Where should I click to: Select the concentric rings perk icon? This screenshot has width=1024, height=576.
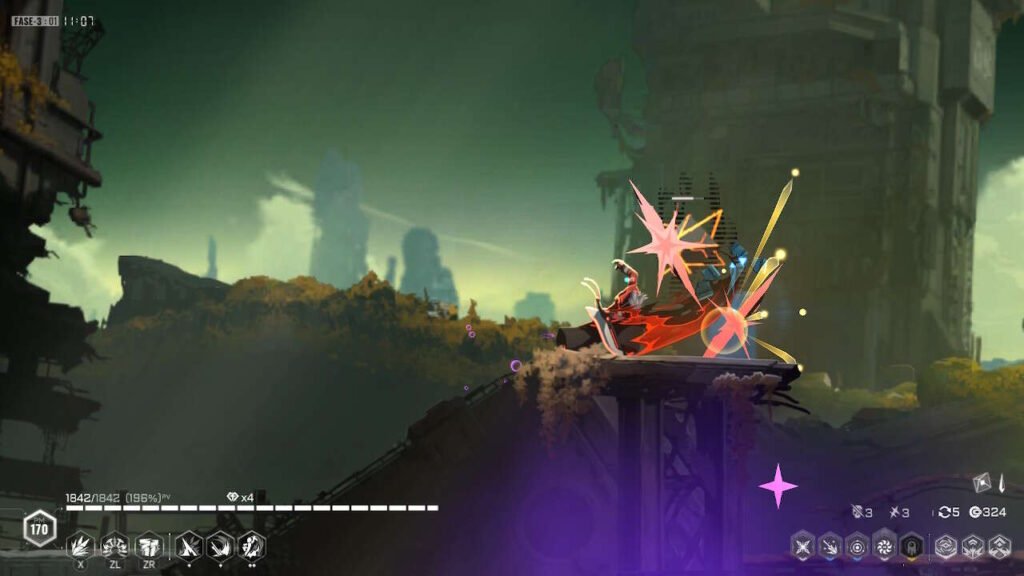[857, 546]
